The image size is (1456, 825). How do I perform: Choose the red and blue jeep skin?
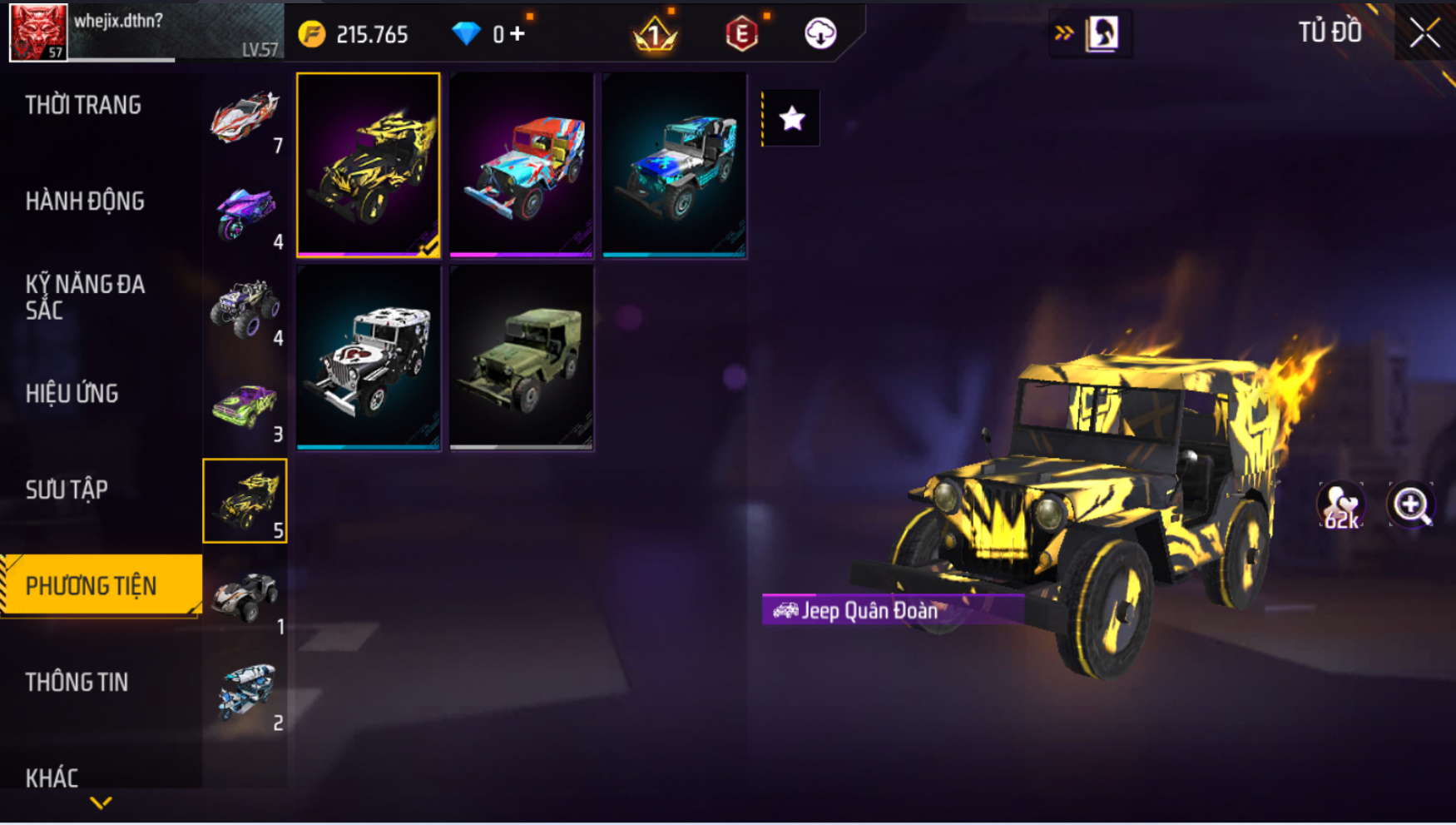(x=522, y=165)
